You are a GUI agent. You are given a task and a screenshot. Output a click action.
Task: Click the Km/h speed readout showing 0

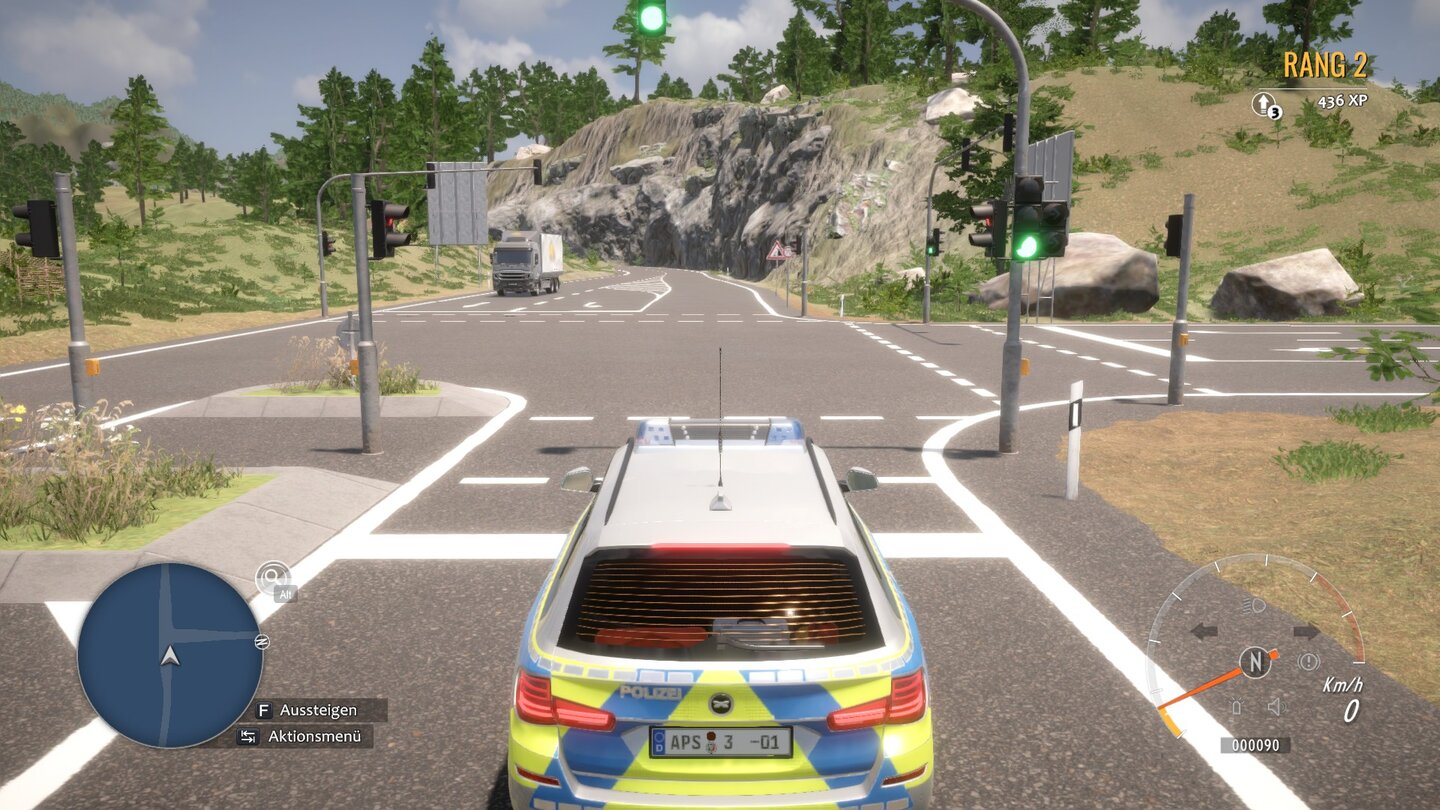click(1351, 709)
